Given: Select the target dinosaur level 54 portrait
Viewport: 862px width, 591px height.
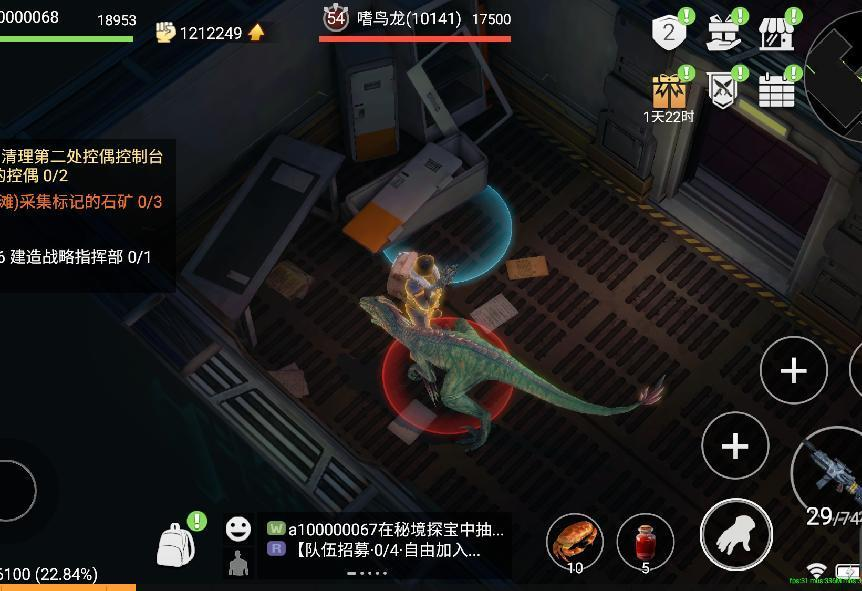Looking at the screenshot, I should pyautogui.click(x=336, y=18).
